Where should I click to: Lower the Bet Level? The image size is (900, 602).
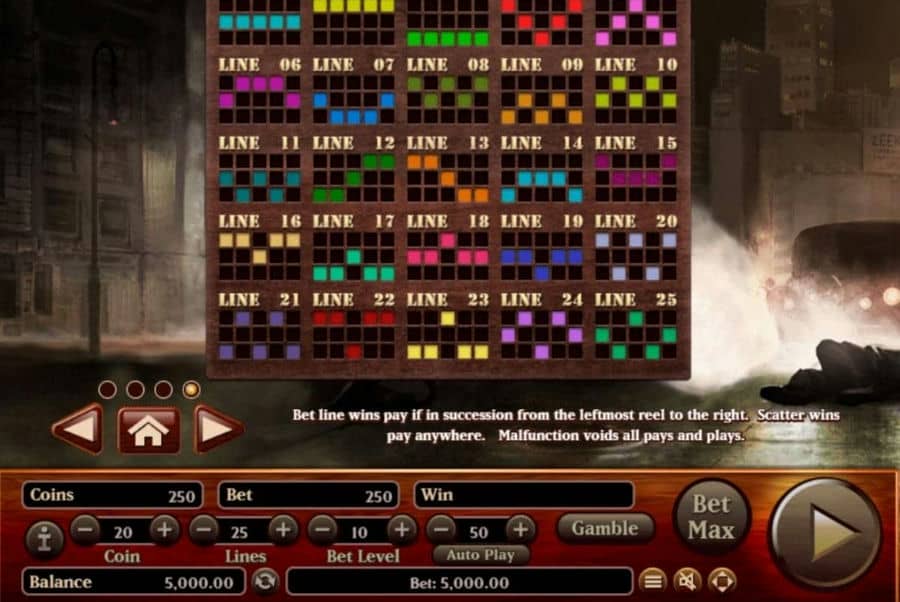(322, 529)
